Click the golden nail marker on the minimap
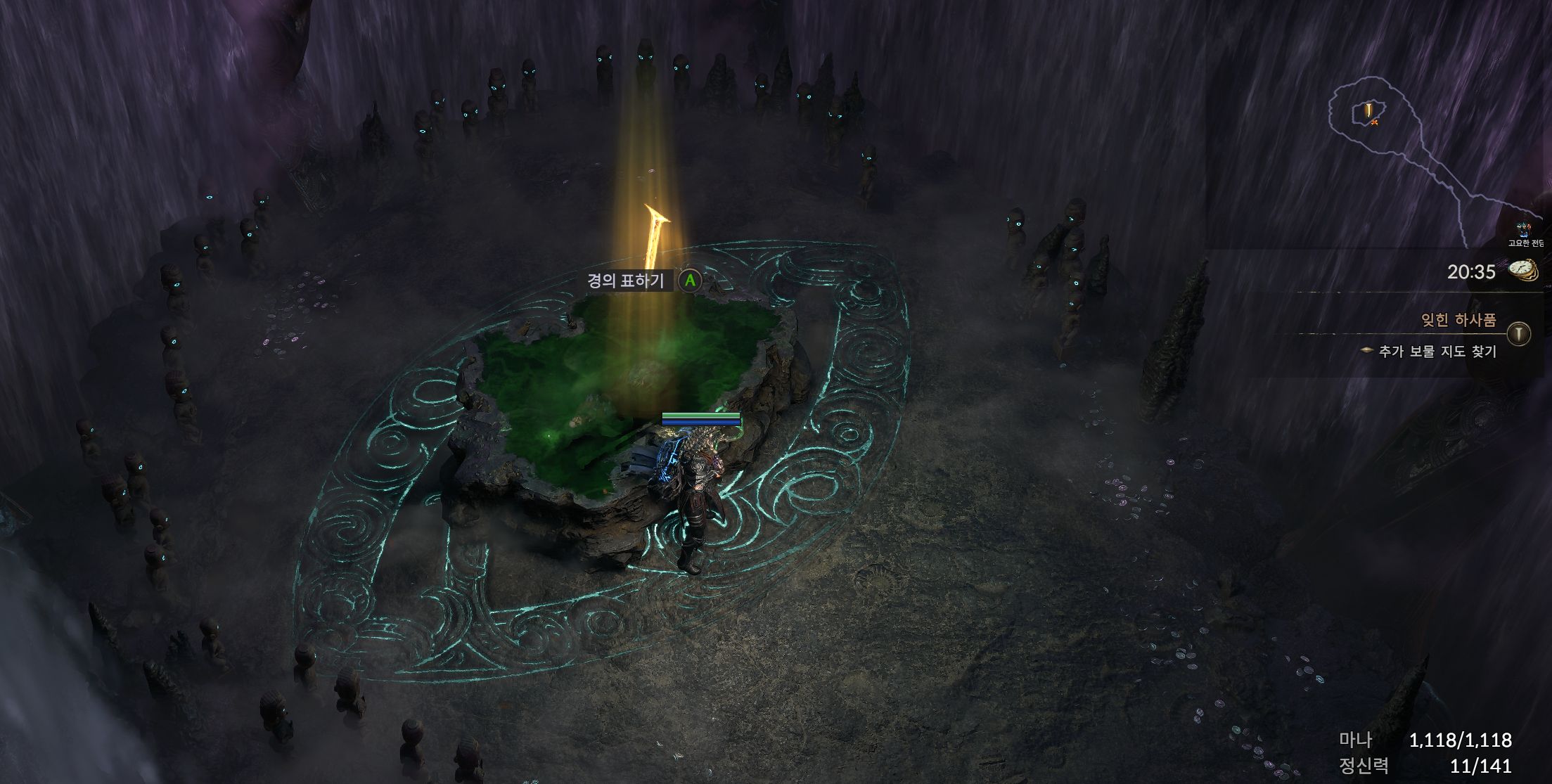 (1368, 110)
